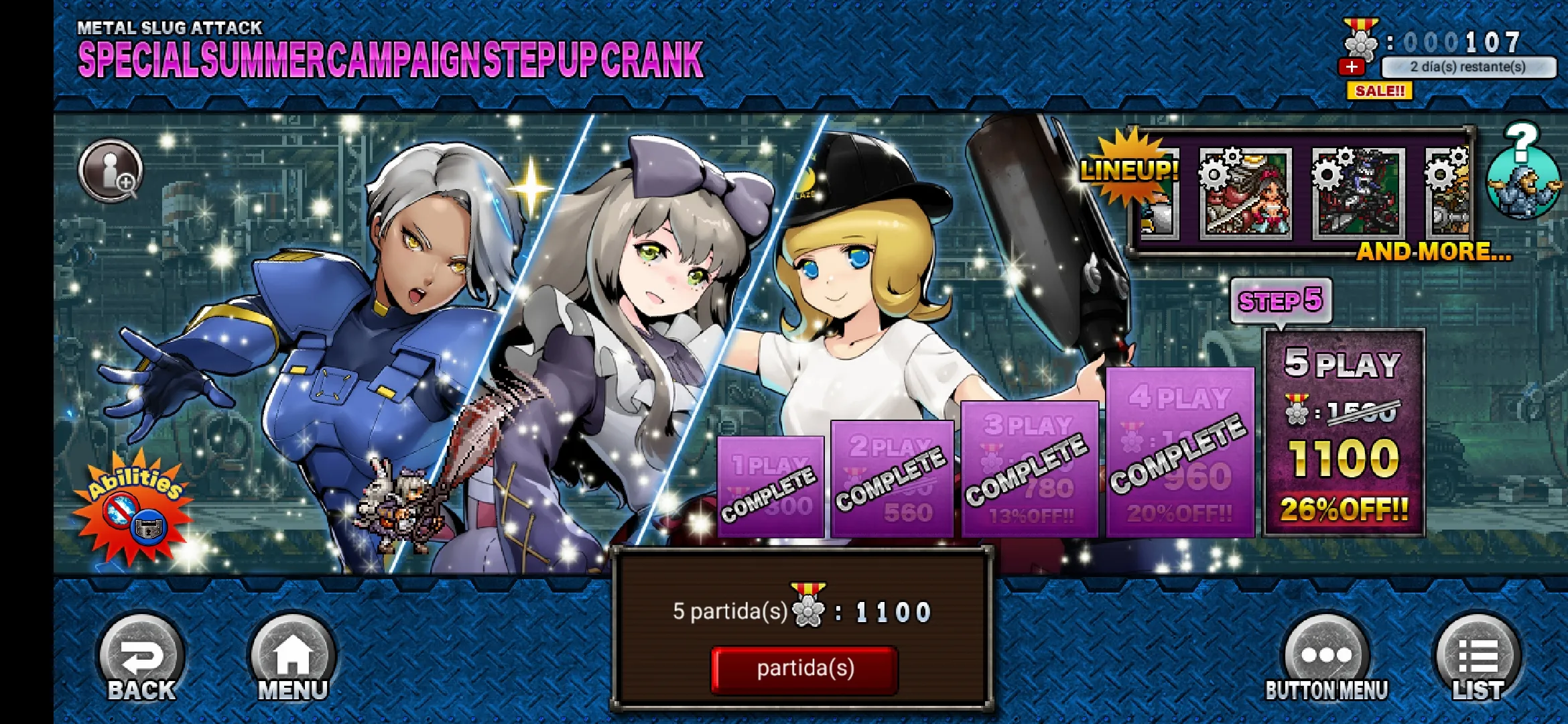Open the home MENU button

[x=292, y=660]
